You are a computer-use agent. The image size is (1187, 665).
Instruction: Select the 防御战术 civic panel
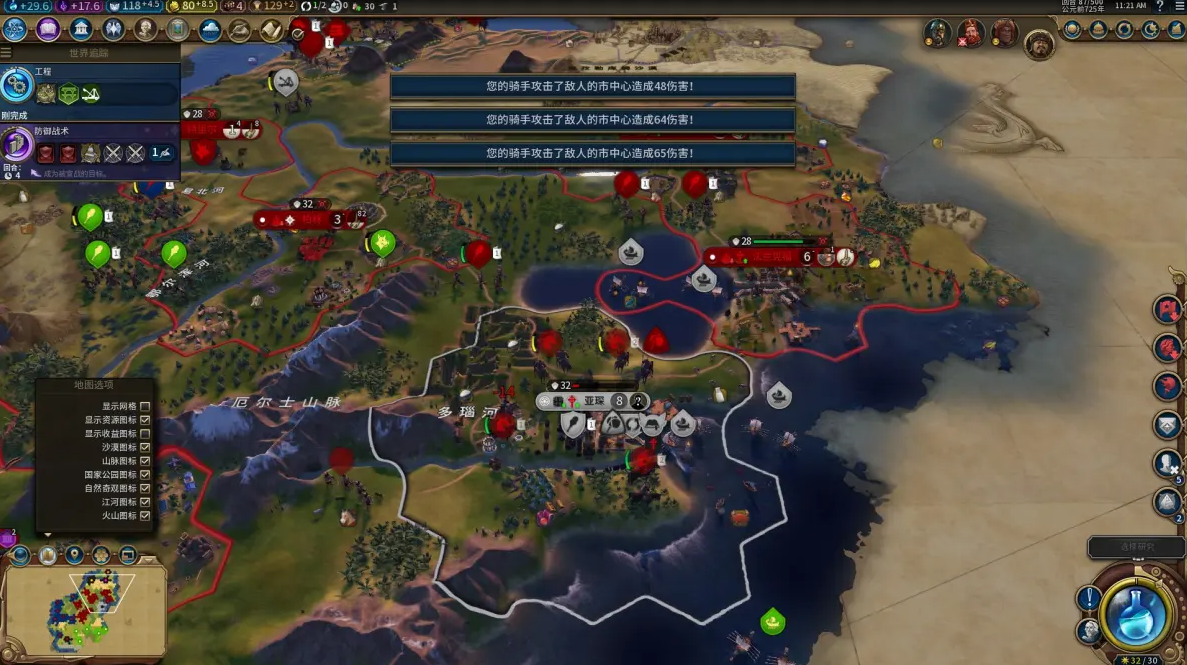pos(90,146)
